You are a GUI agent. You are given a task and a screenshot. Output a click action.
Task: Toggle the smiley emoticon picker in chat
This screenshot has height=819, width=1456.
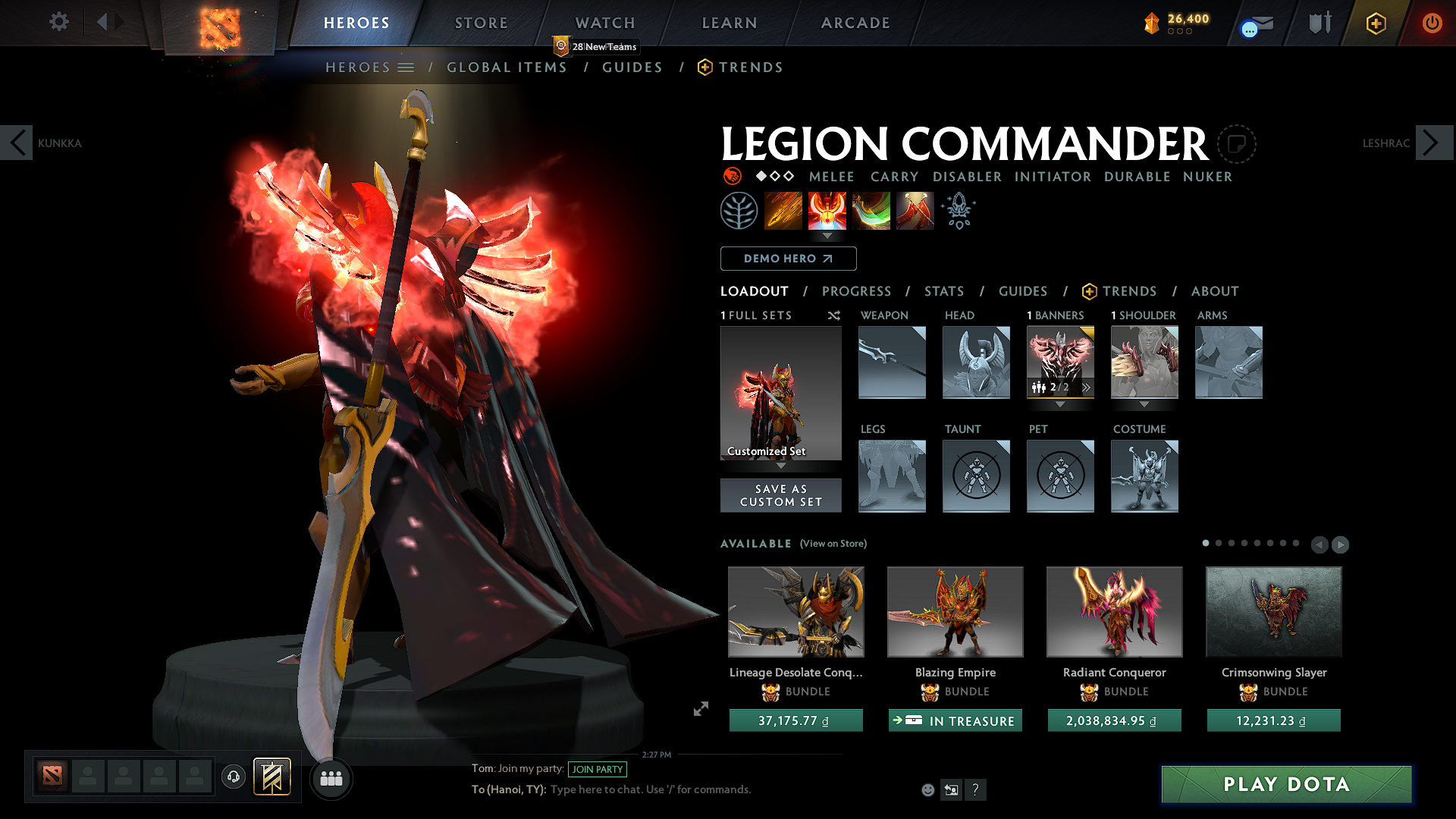pyautogui.click(x=927, y=789)
